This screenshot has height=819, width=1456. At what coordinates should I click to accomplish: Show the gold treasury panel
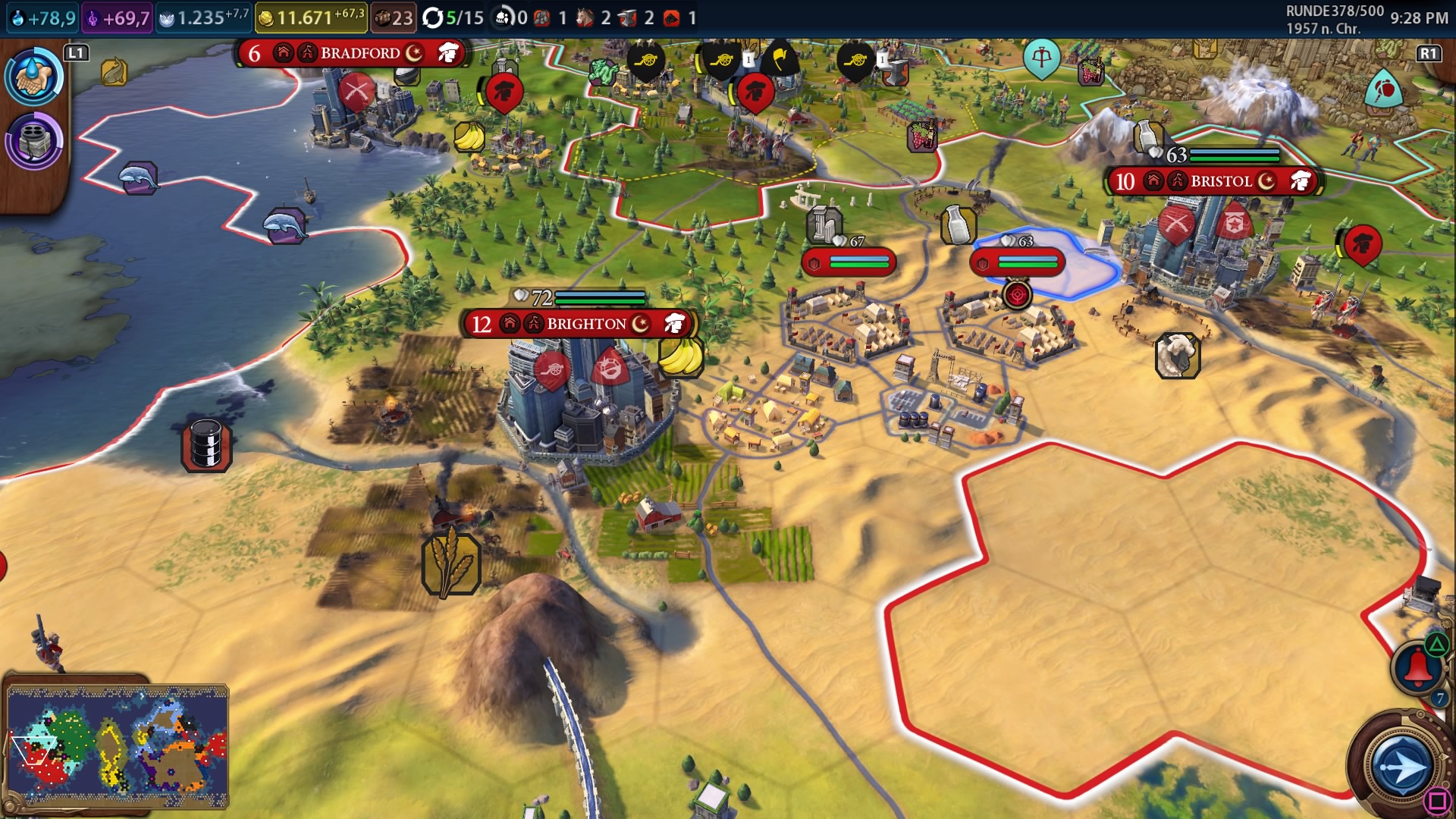pyautogui.click(x=311, y=17)
